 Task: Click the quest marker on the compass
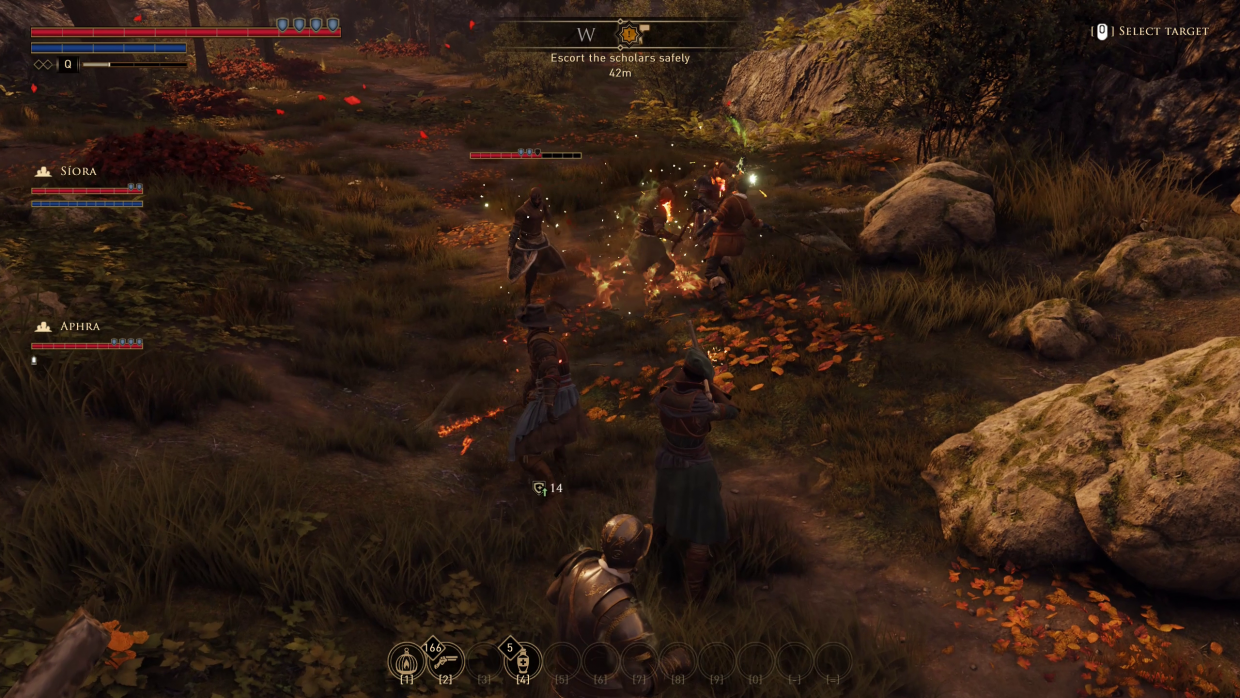[x=629, y=35]
